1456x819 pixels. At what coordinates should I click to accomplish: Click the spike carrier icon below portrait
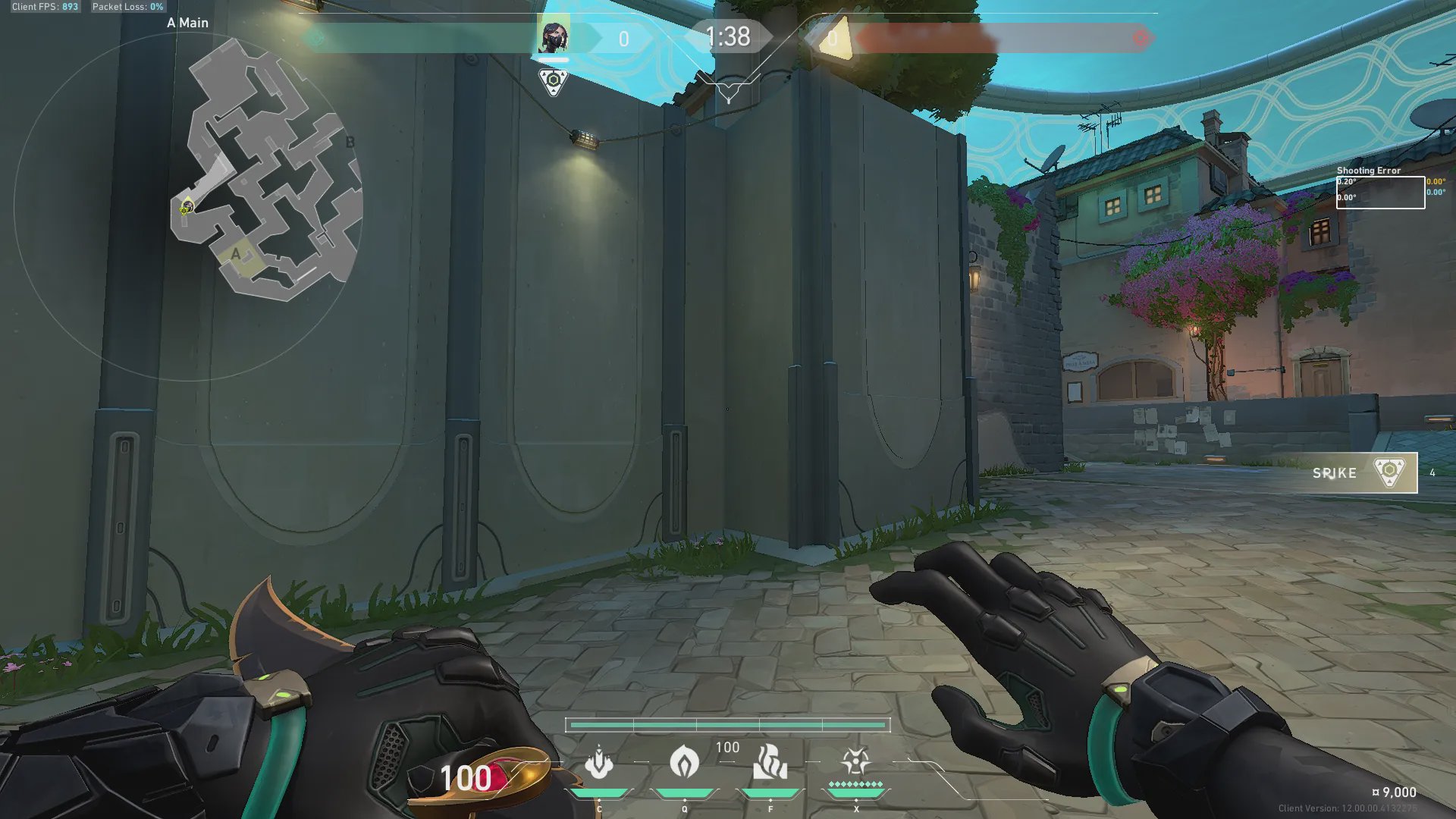(553, 81)
